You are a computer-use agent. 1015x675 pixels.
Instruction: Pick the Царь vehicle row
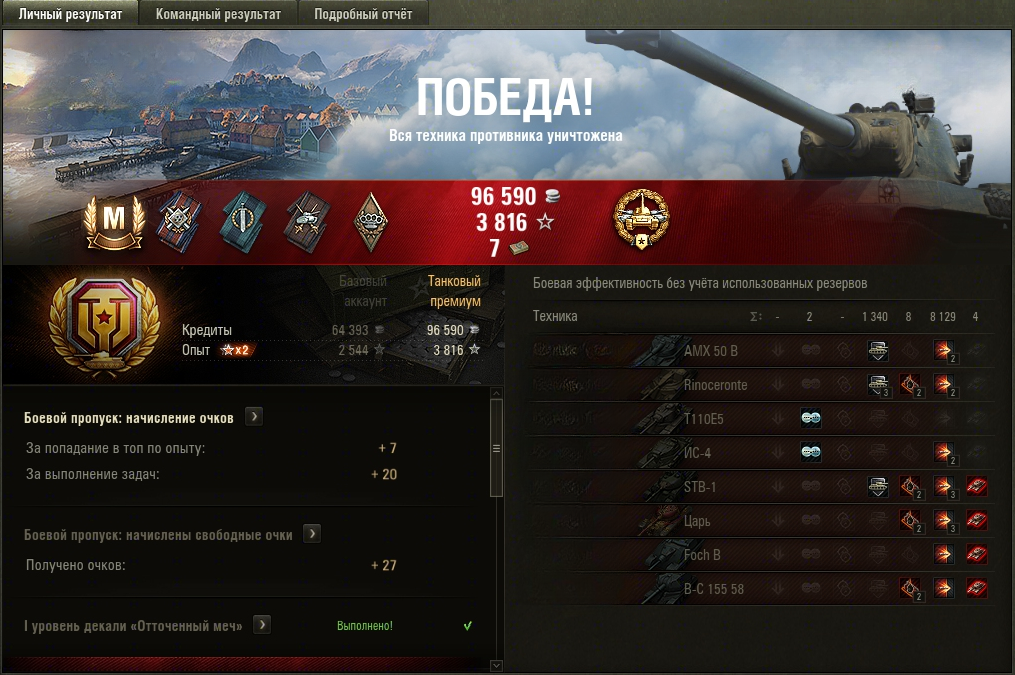click(x=698, y=521)
